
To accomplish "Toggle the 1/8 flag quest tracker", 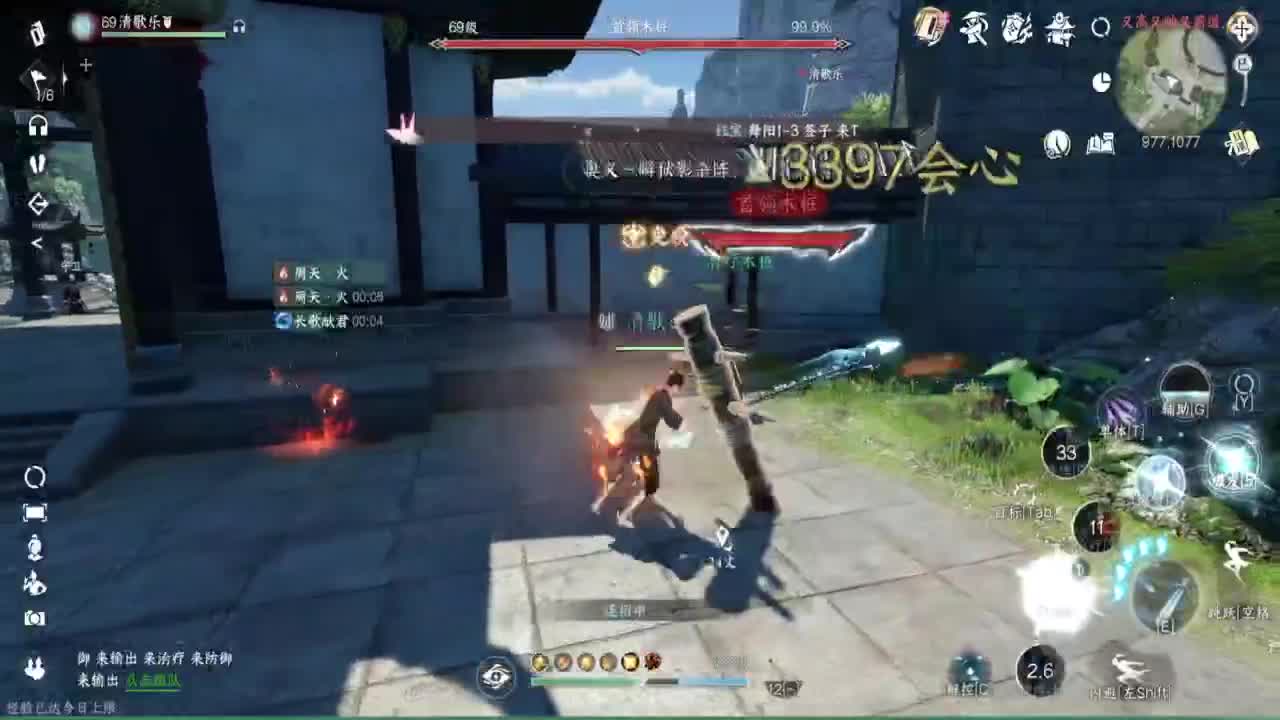I will pos(37,82).
